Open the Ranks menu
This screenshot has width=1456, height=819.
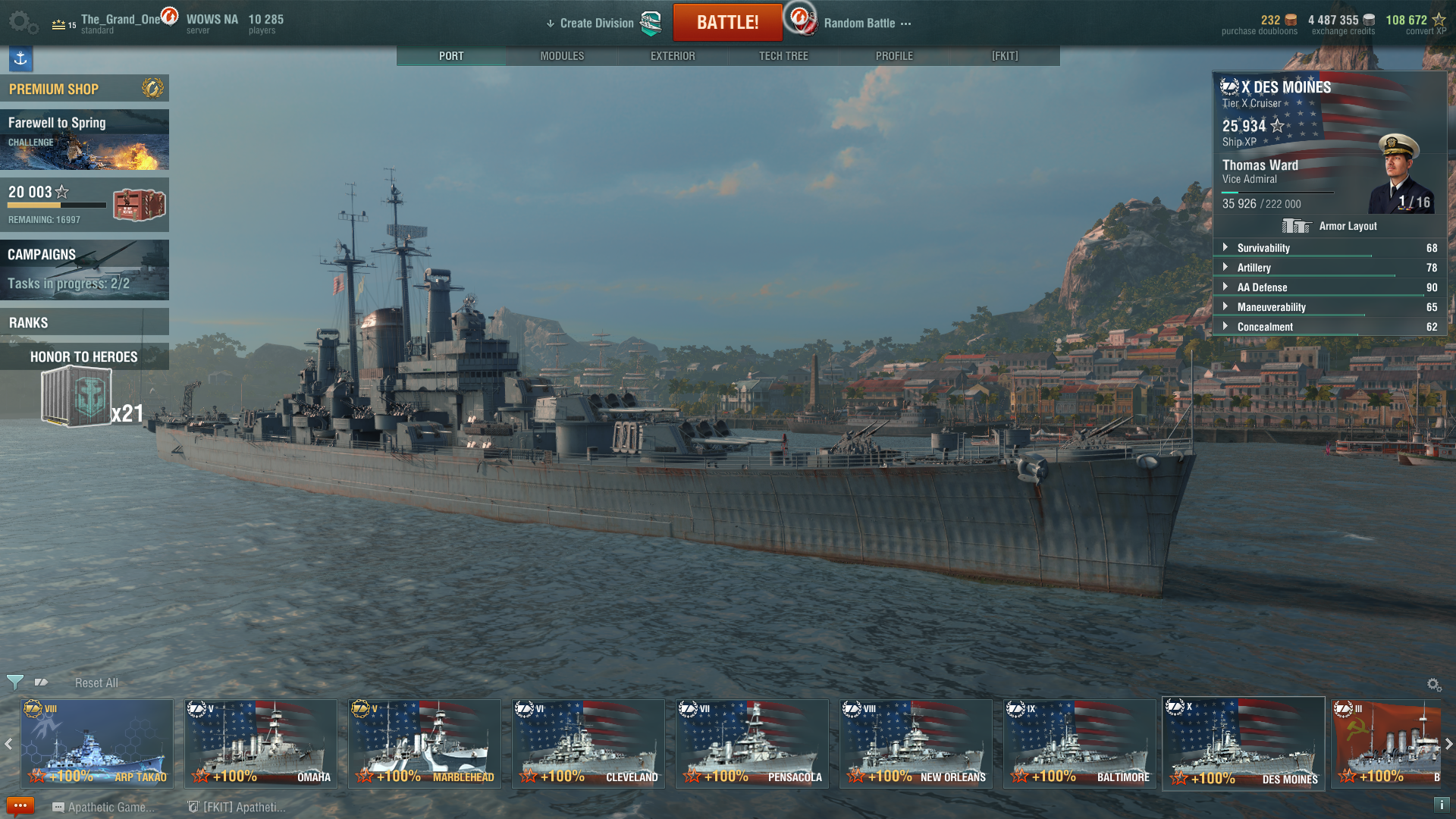tap(84, 322)
